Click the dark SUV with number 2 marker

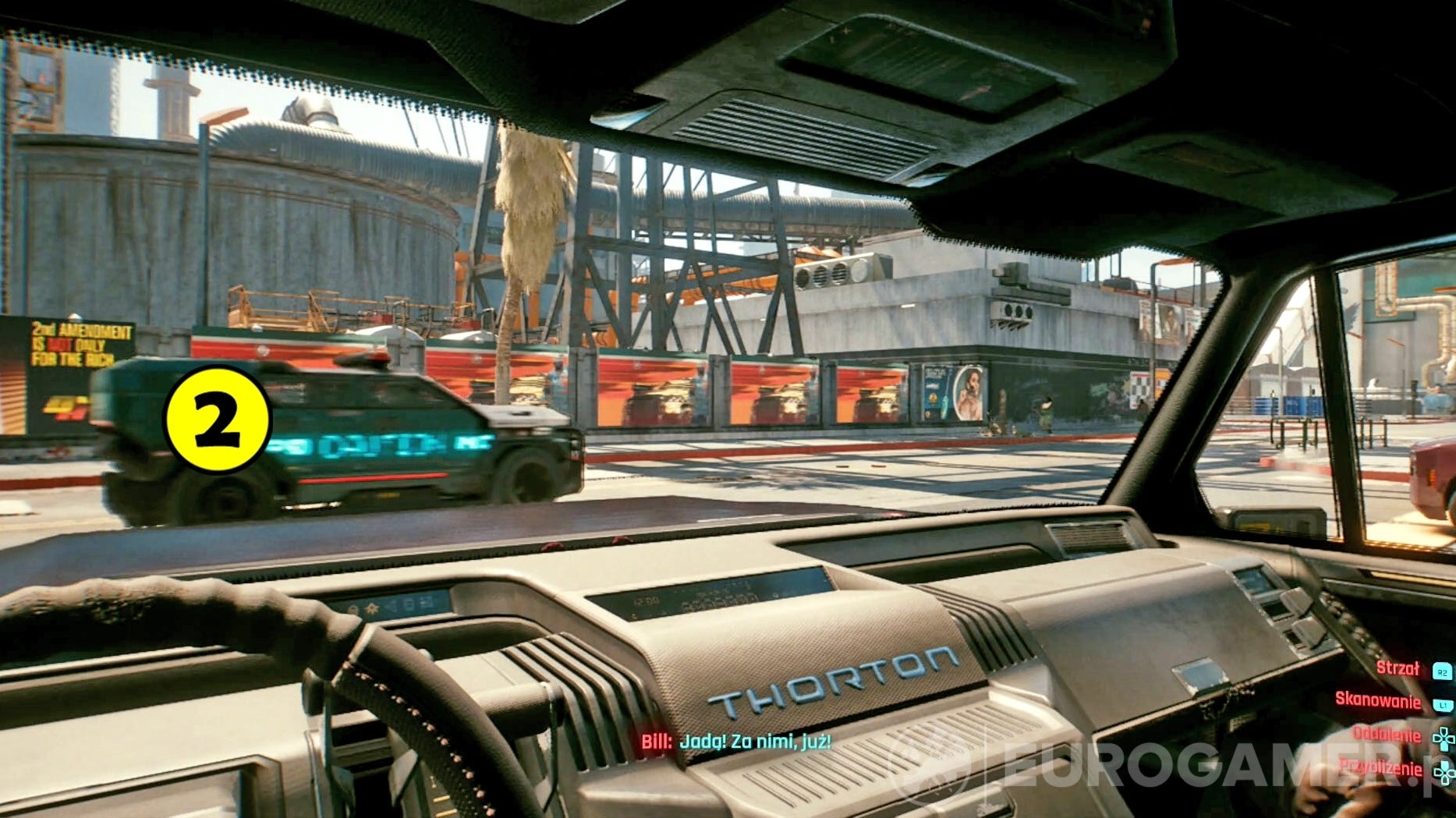click(335, 437)
